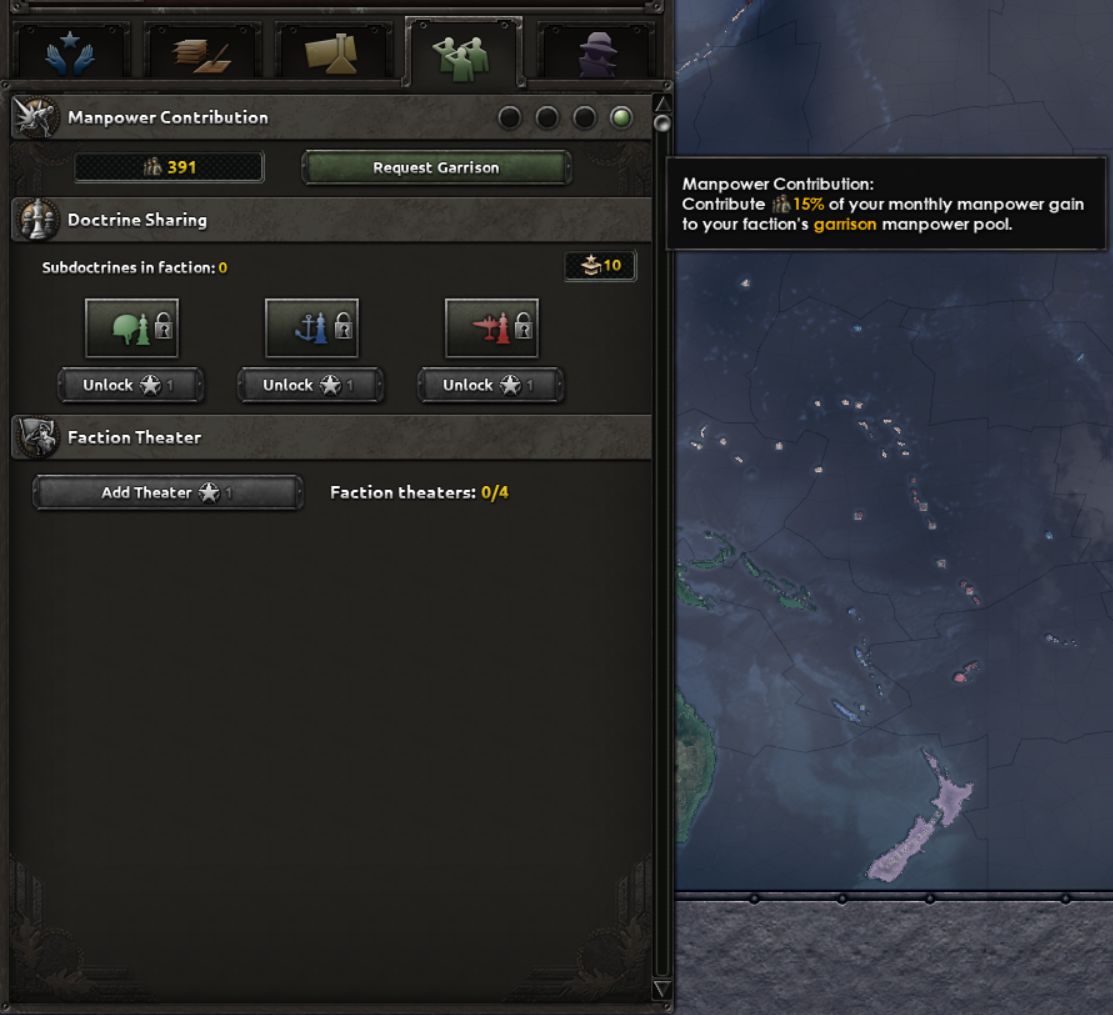Request Garrison from the faction manpower pool
1113x1015 pixels.
pos(436,168)
